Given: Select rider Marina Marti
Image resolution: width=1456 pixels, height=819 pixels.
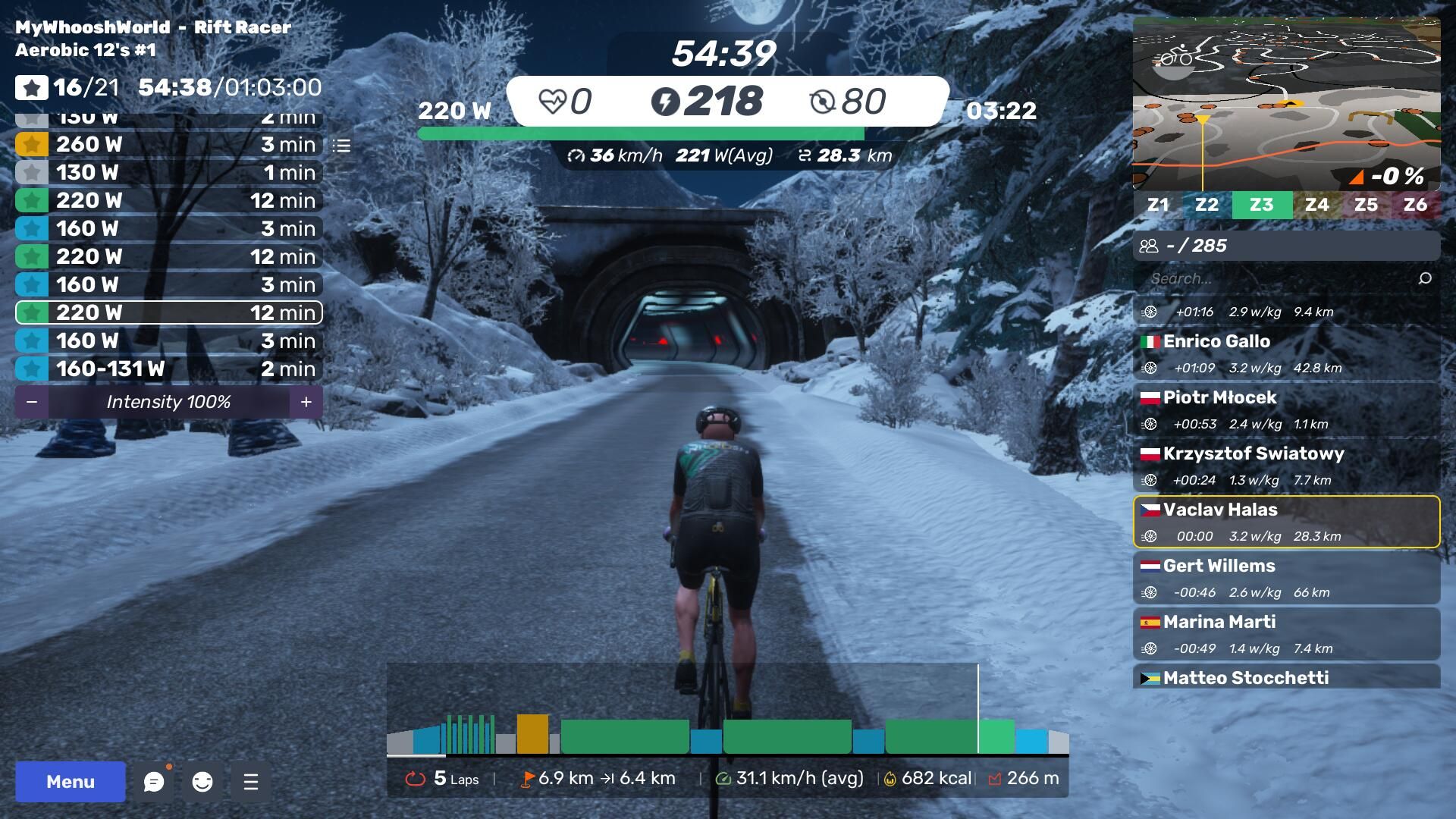Looking at the screenshot, I should point(1286,634).
